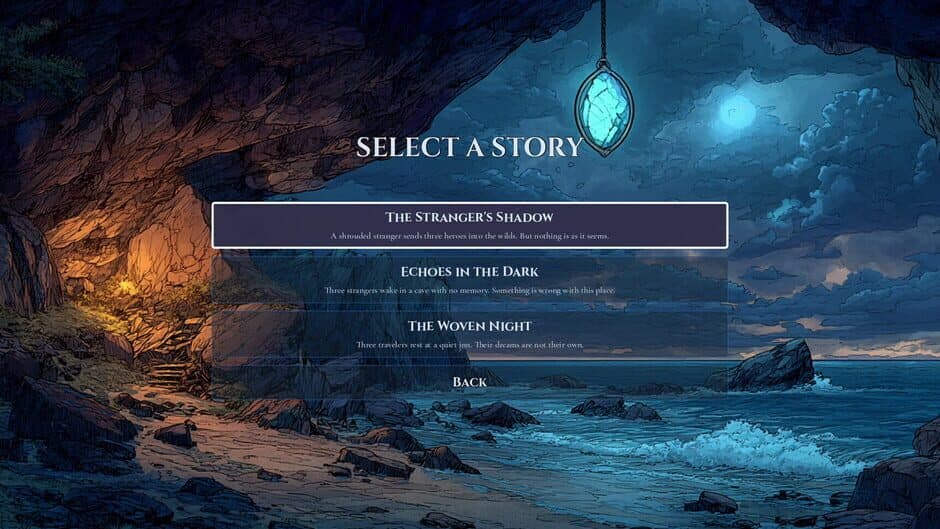Select The Stranger's Shadow story

click(469, 225)
